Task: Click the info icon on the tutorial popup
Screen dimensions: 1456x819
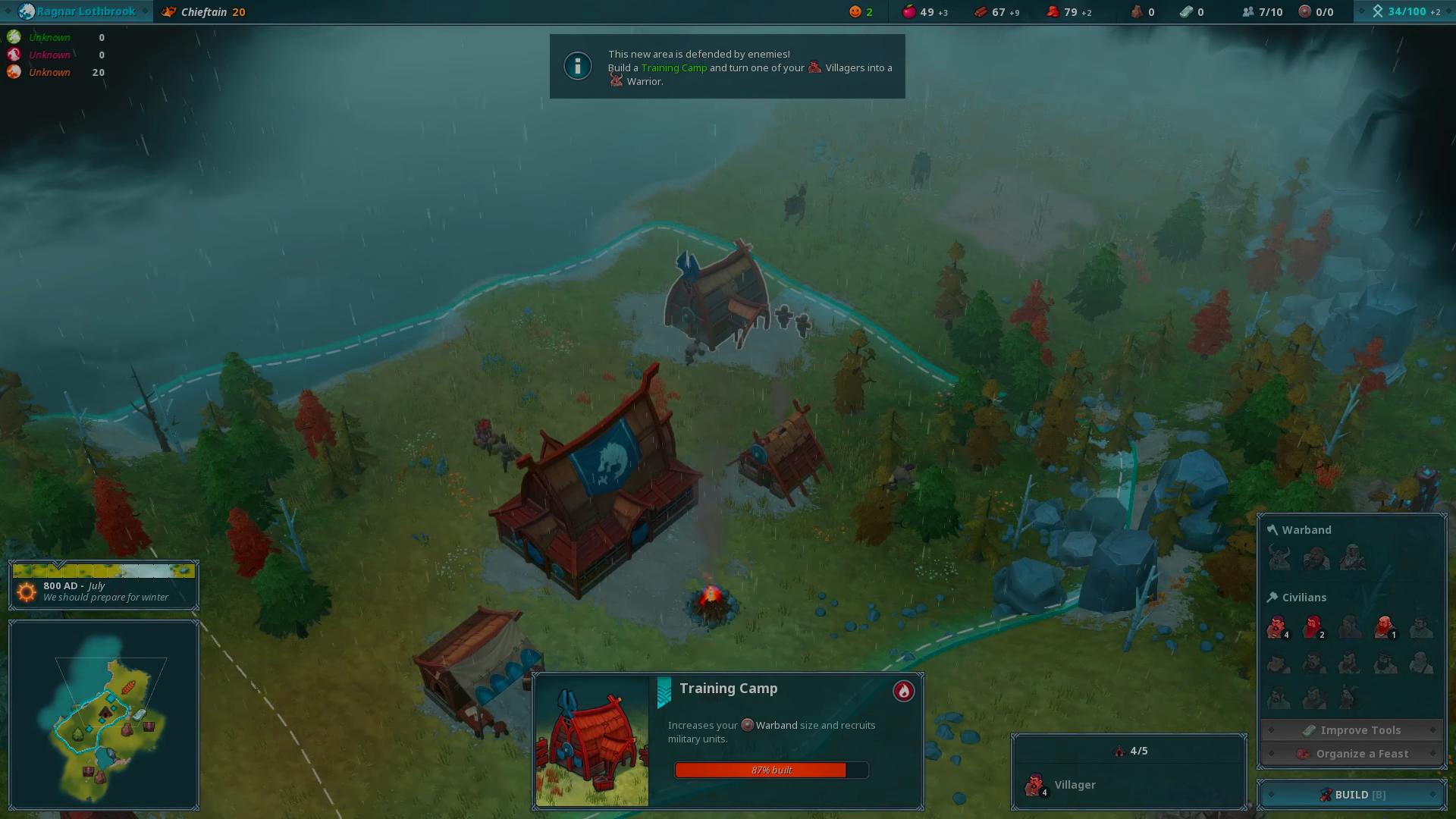Action: tap(578, 66)
